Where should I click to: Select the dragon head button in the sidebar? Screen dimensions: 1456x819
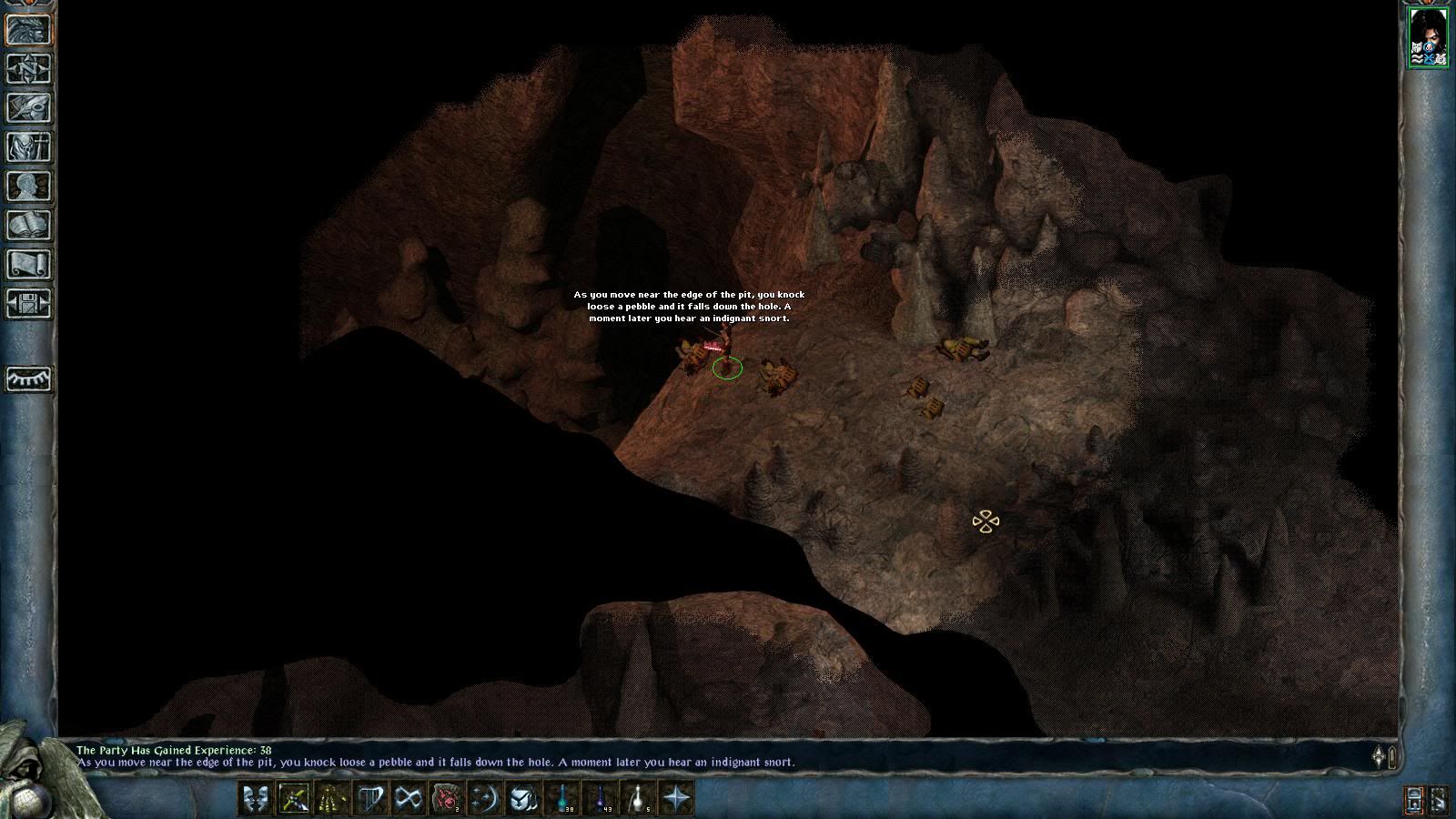(x=28, y=29)
